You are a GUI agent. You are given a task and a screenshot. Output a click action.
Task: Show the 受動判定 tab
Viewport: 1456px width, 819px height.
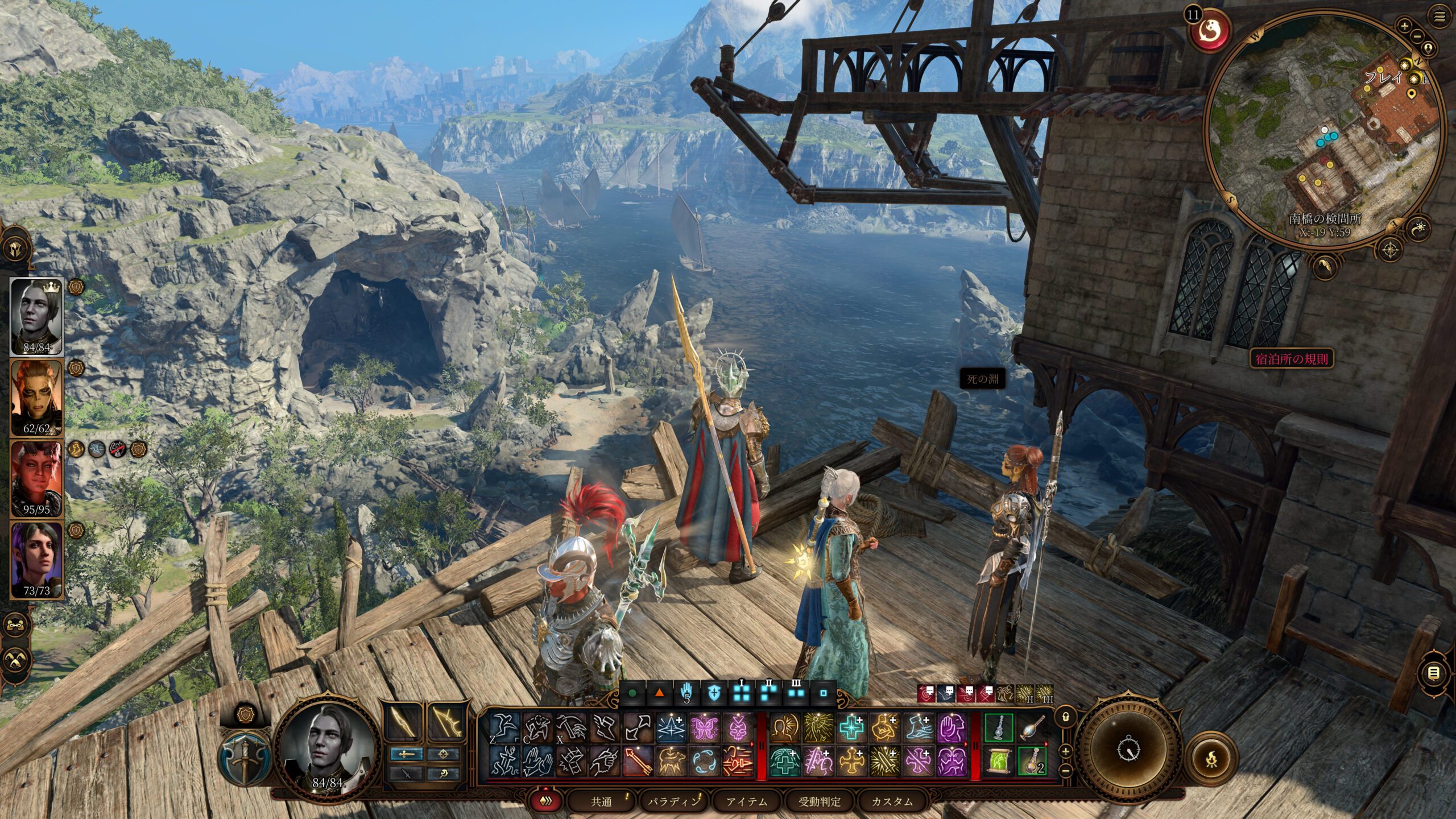[819, 801]
